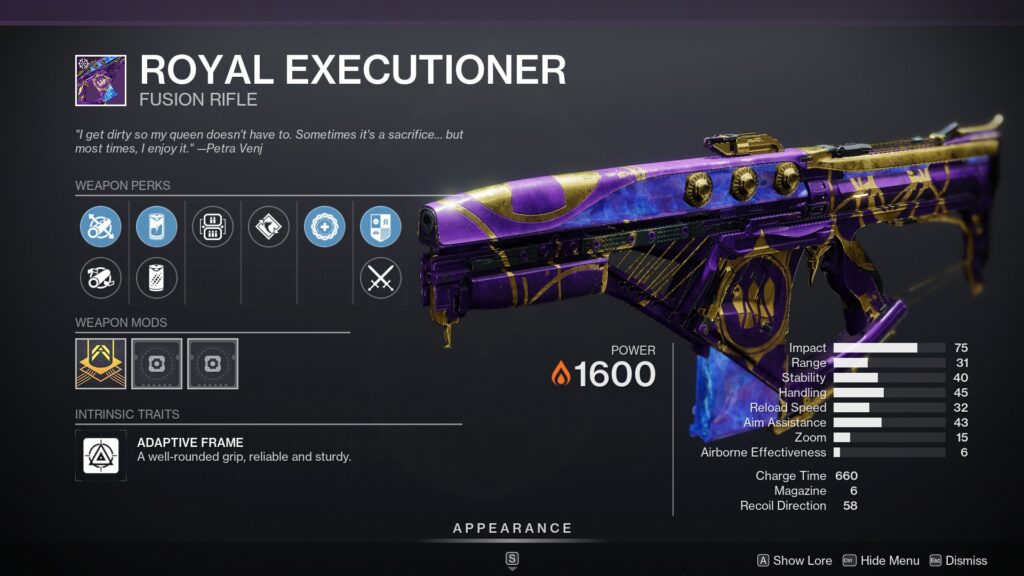Inspect the ammo magazine trait perk
Screen dimensions: 1024x576
point(212,227)
